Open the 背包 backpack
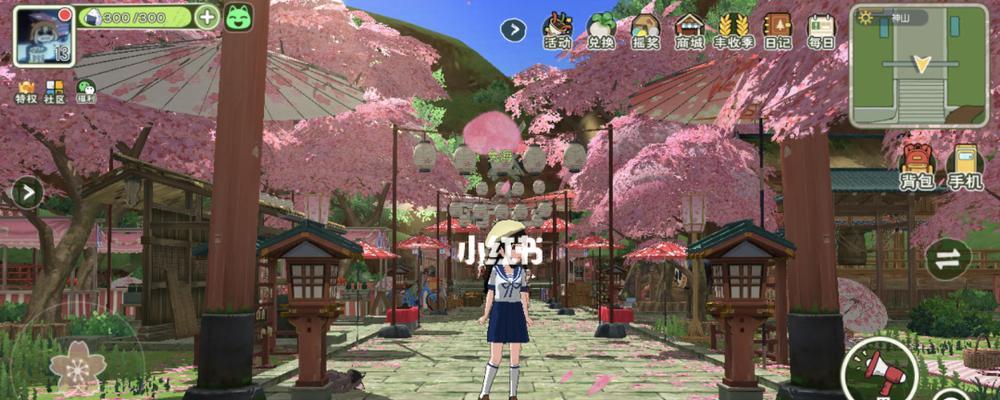This screenshot has height=400, width=1000. click(x=916, y=167)
